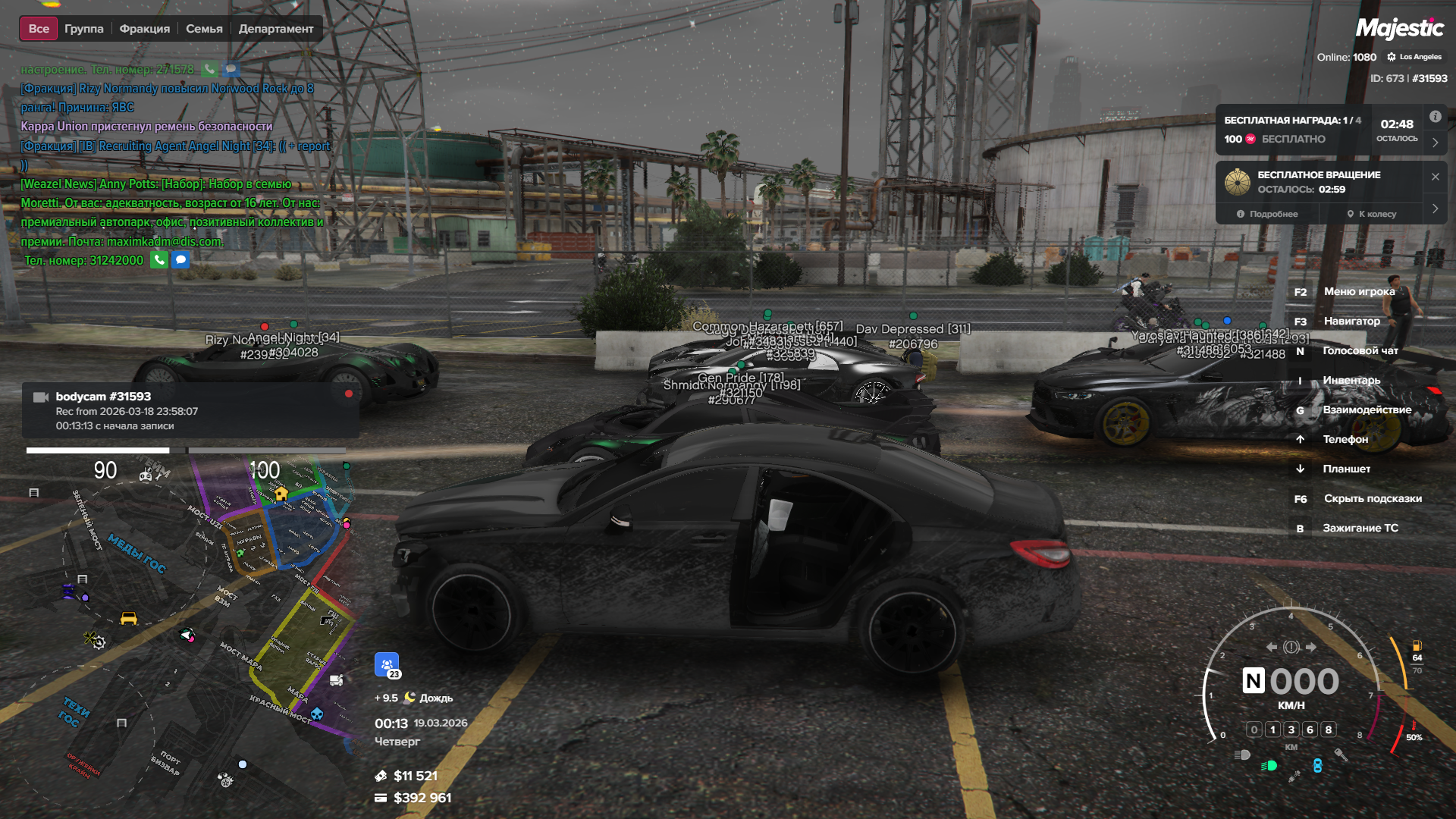1456x819 pixels.
Task: Message number 31242000 via blue chat icon
Action: (x=180, y=260)
